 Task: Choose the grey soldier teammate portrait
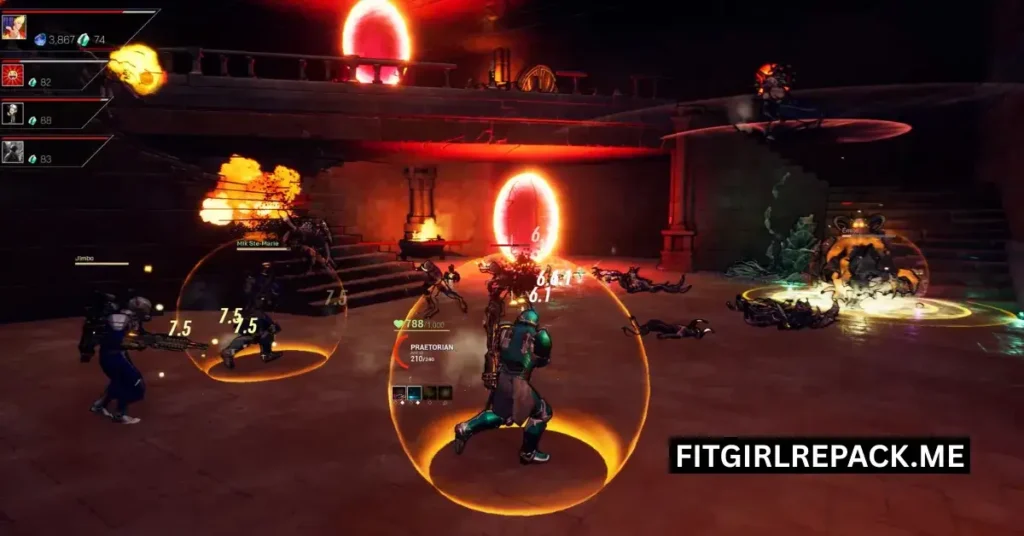tap(13, 151)
